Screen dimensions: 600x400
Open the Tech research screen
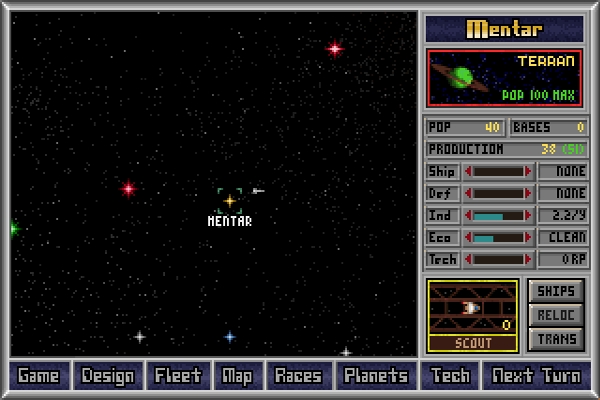(450, 376)
